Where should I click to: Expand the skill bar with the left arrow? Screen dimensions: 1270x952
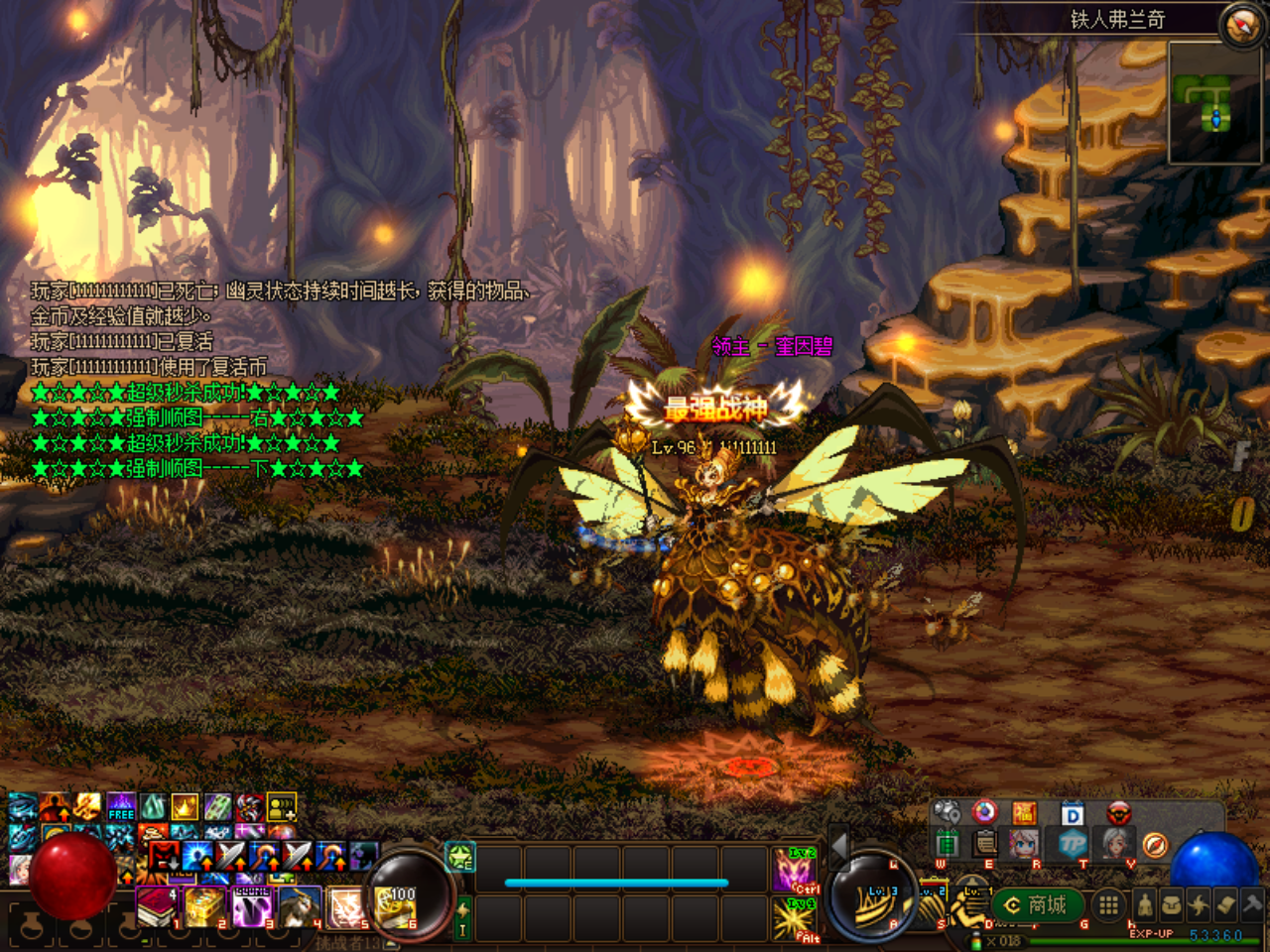[x=839, y=846]
